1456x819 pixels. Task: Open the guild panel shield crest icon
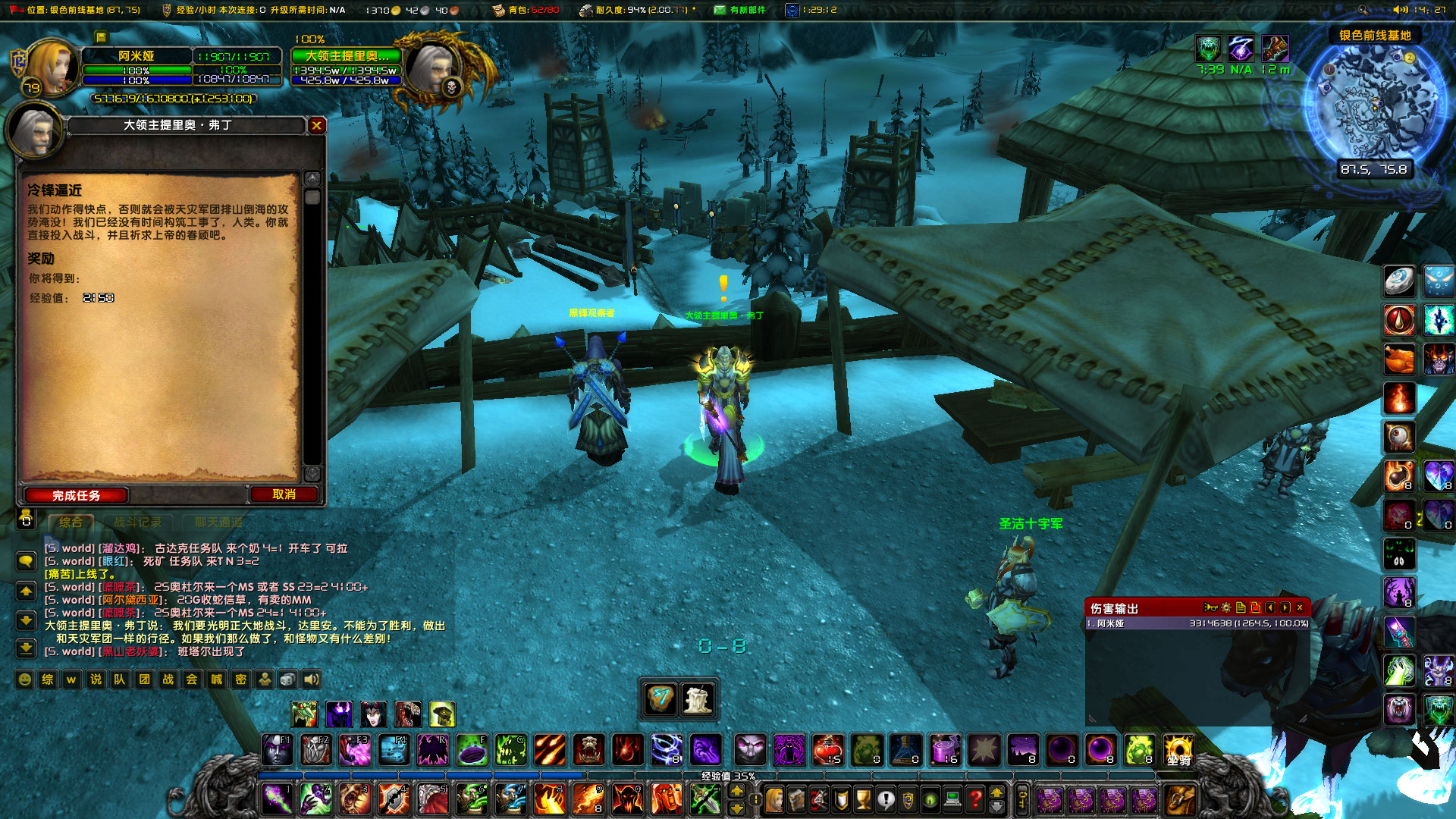[908, 800]
